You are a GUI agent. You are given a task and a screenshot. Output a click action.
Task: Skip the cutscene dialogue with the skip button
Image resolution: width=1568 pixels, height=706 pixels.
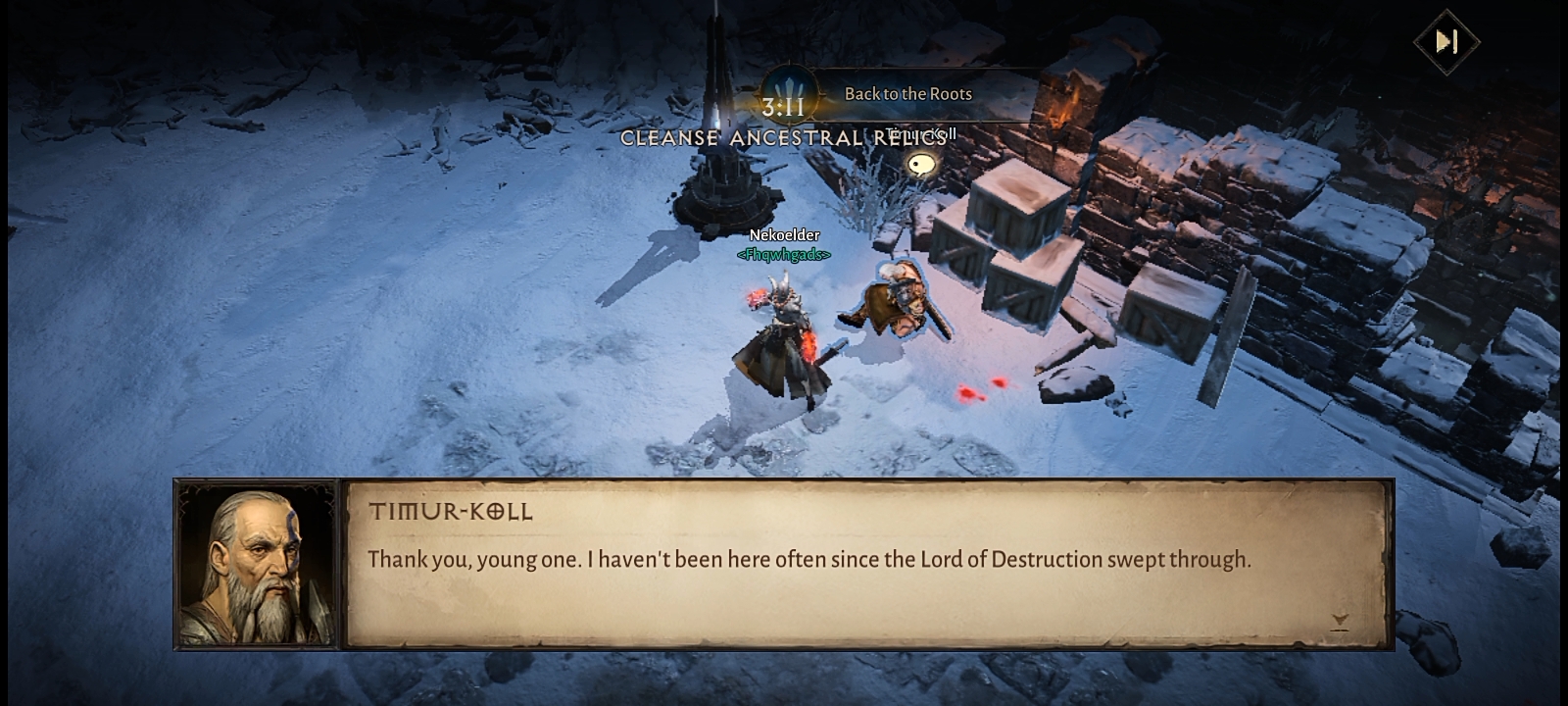[x=1446, y=41]
